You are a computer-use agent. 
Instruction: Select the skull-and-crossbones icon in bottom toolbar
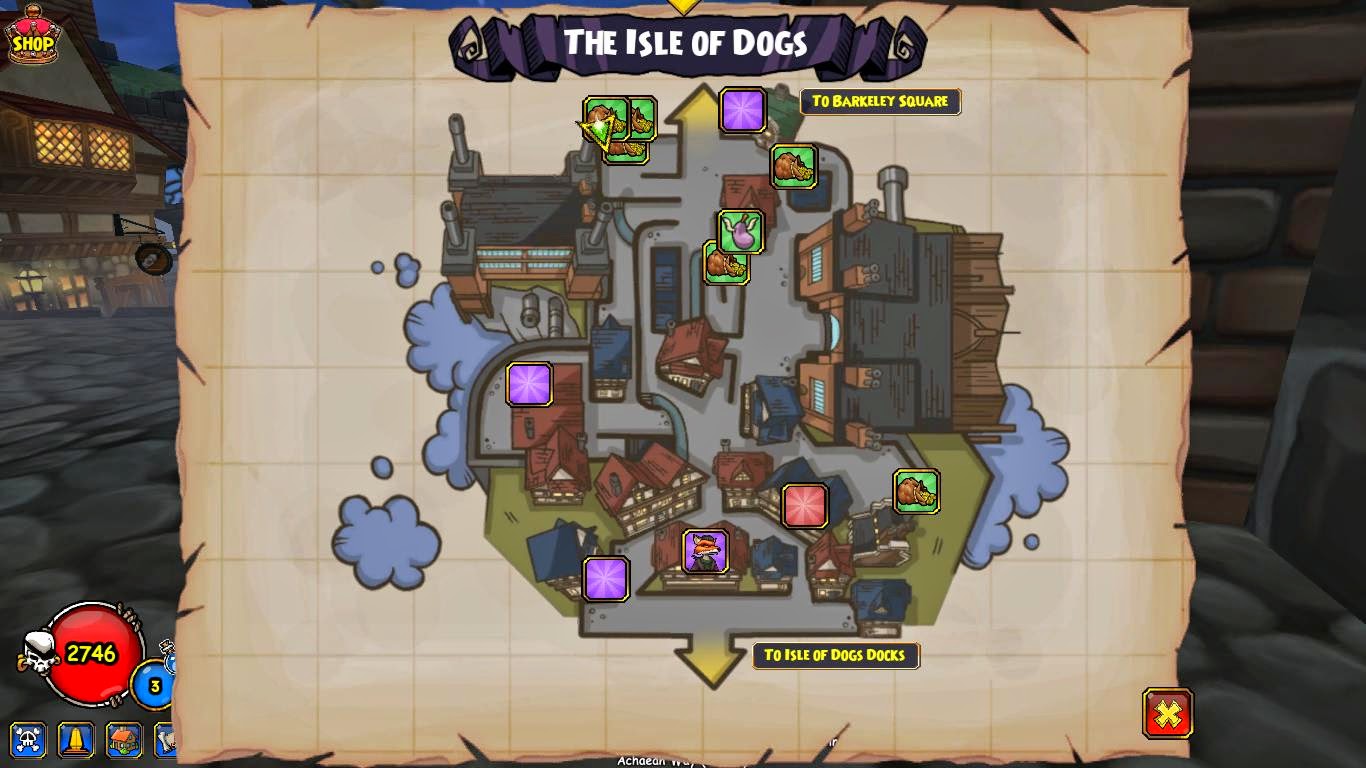(x=29, y=741)
